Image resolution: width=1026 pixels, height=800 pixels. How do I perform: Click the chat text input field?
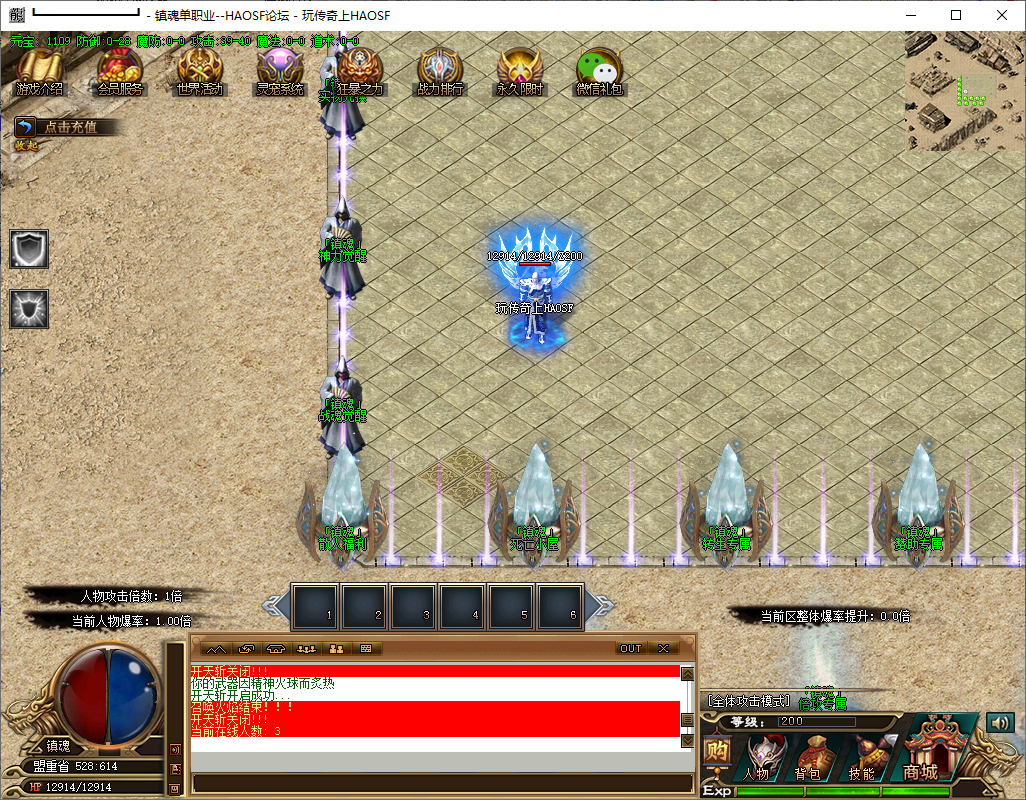440,783
